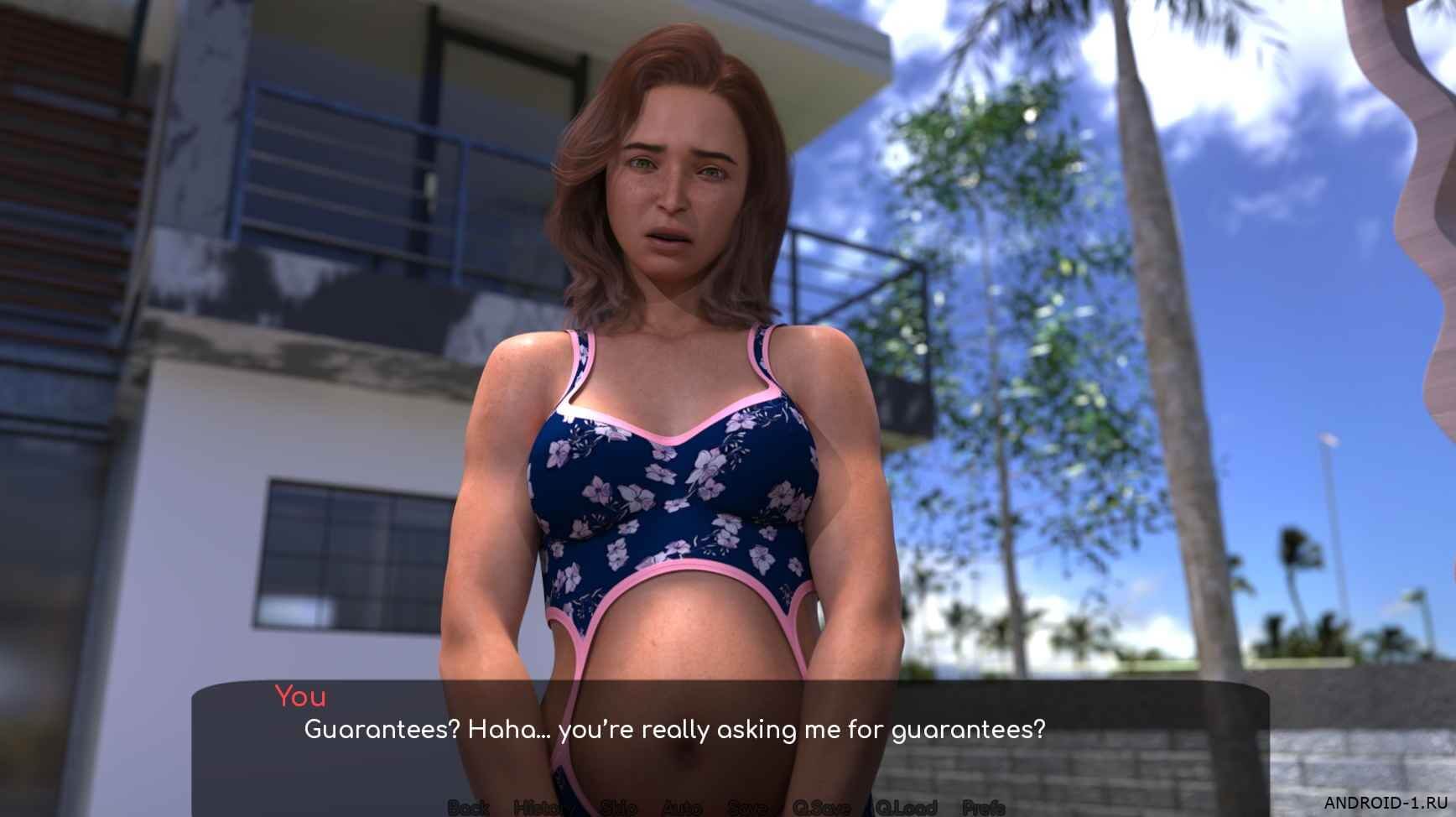Quick save with Q.Save
The height and width of the screenshot is (817, 1456).
[x=822, y=808]
